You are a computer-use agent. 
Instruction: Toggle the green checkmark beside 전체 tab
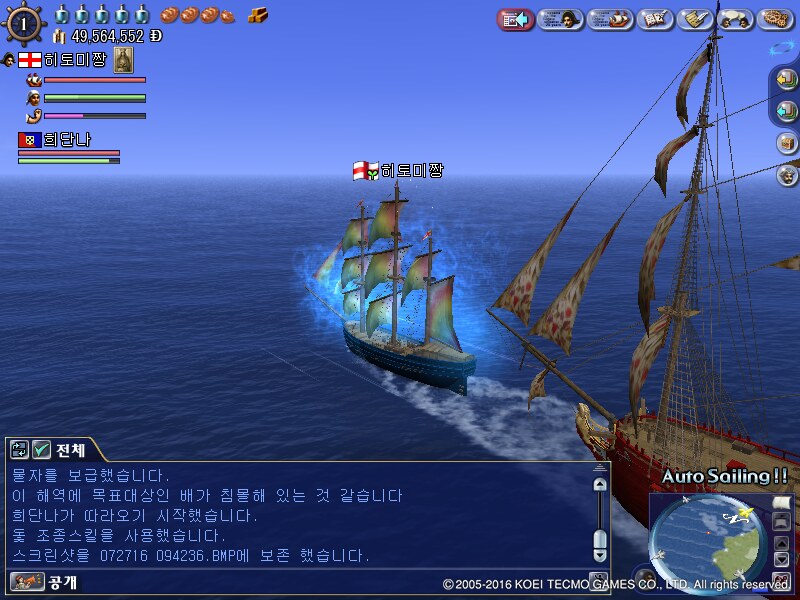[x=42, y=450]
